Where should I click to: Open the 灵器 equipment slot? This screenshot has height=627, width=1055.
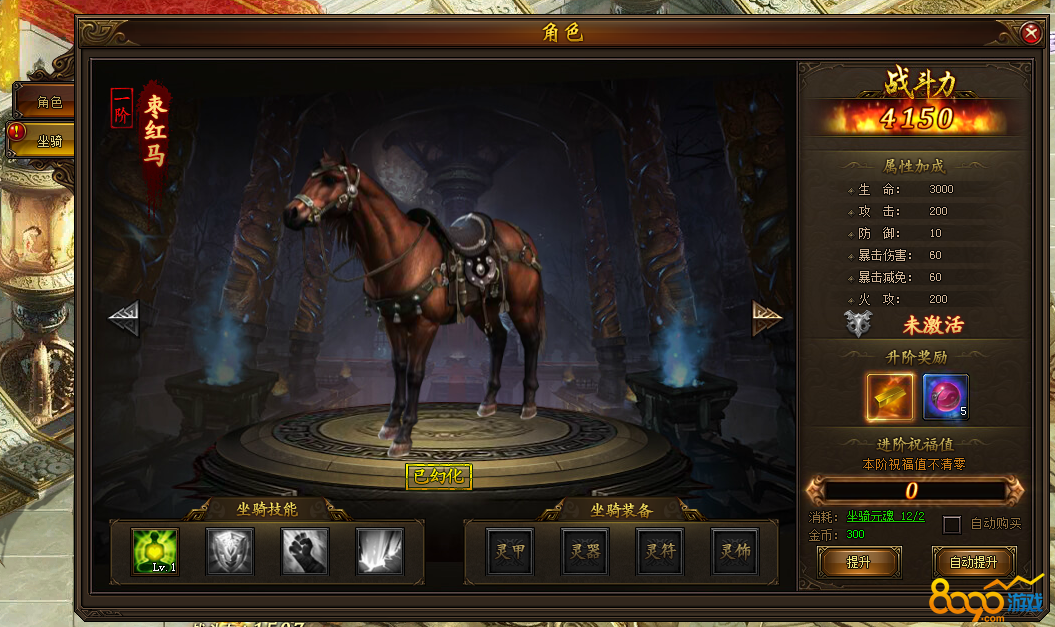coord(585,551)
